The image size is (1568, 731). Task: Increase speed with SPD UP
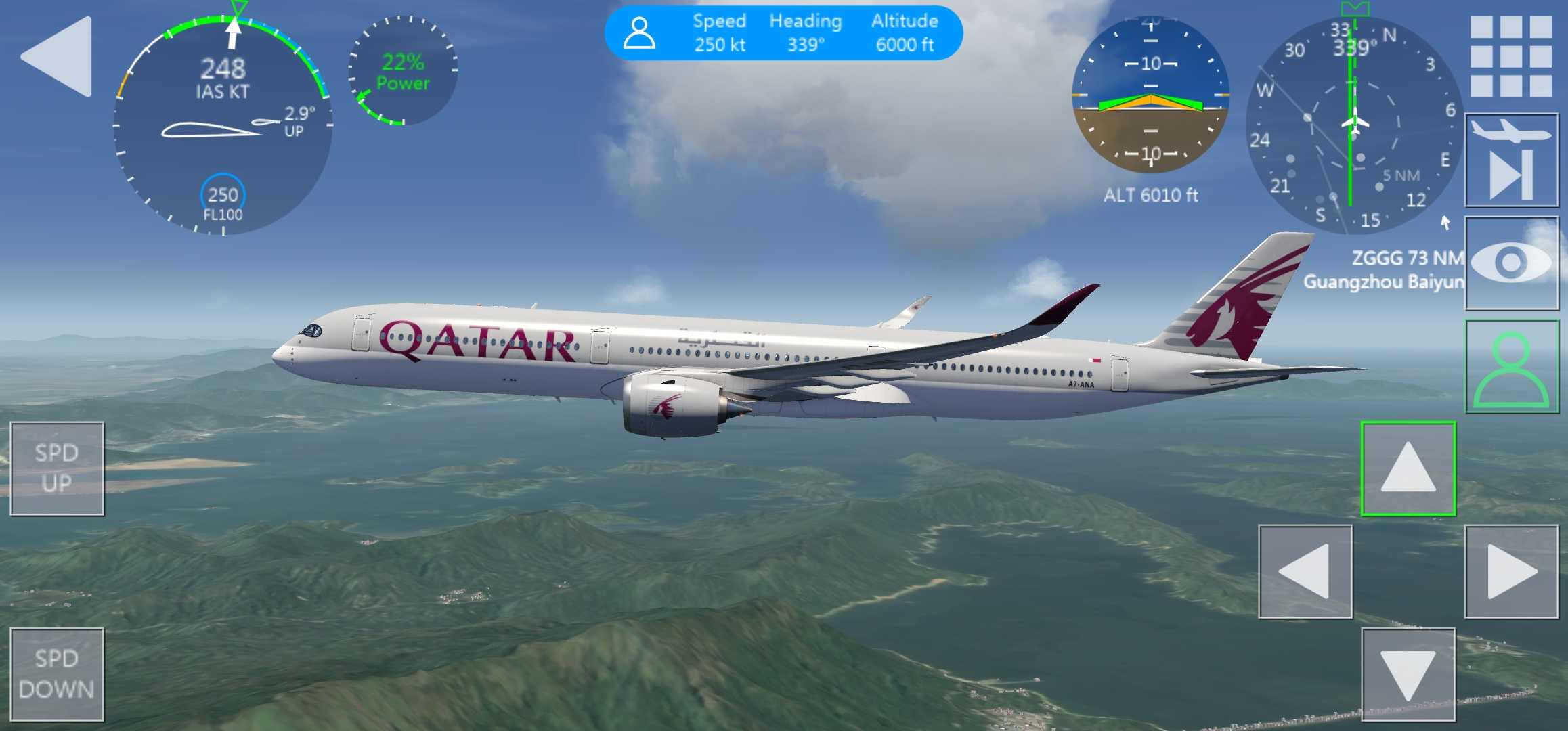(57, 468)
